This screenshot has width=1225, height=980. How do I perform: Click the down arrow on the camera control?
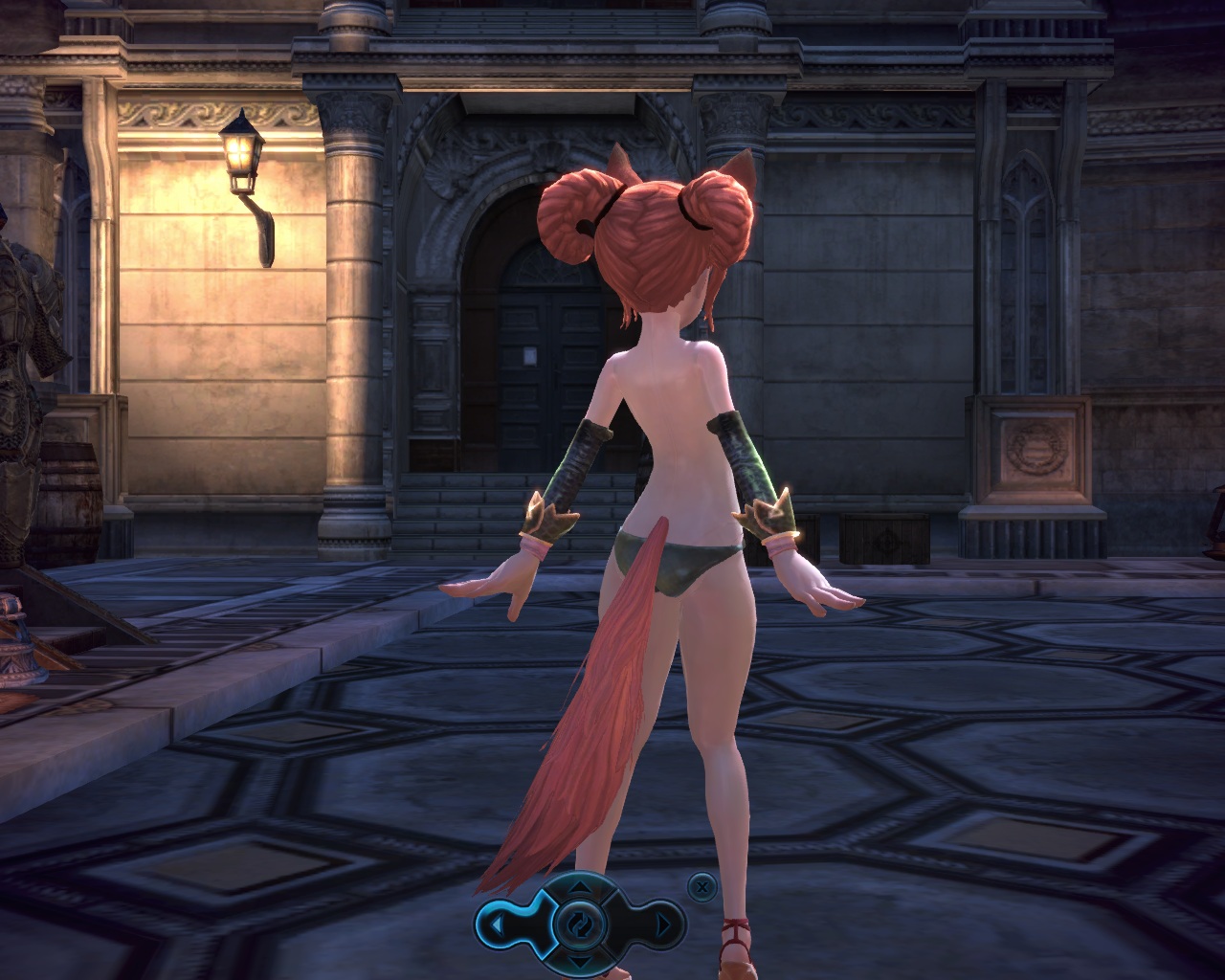tap(580, 960)
